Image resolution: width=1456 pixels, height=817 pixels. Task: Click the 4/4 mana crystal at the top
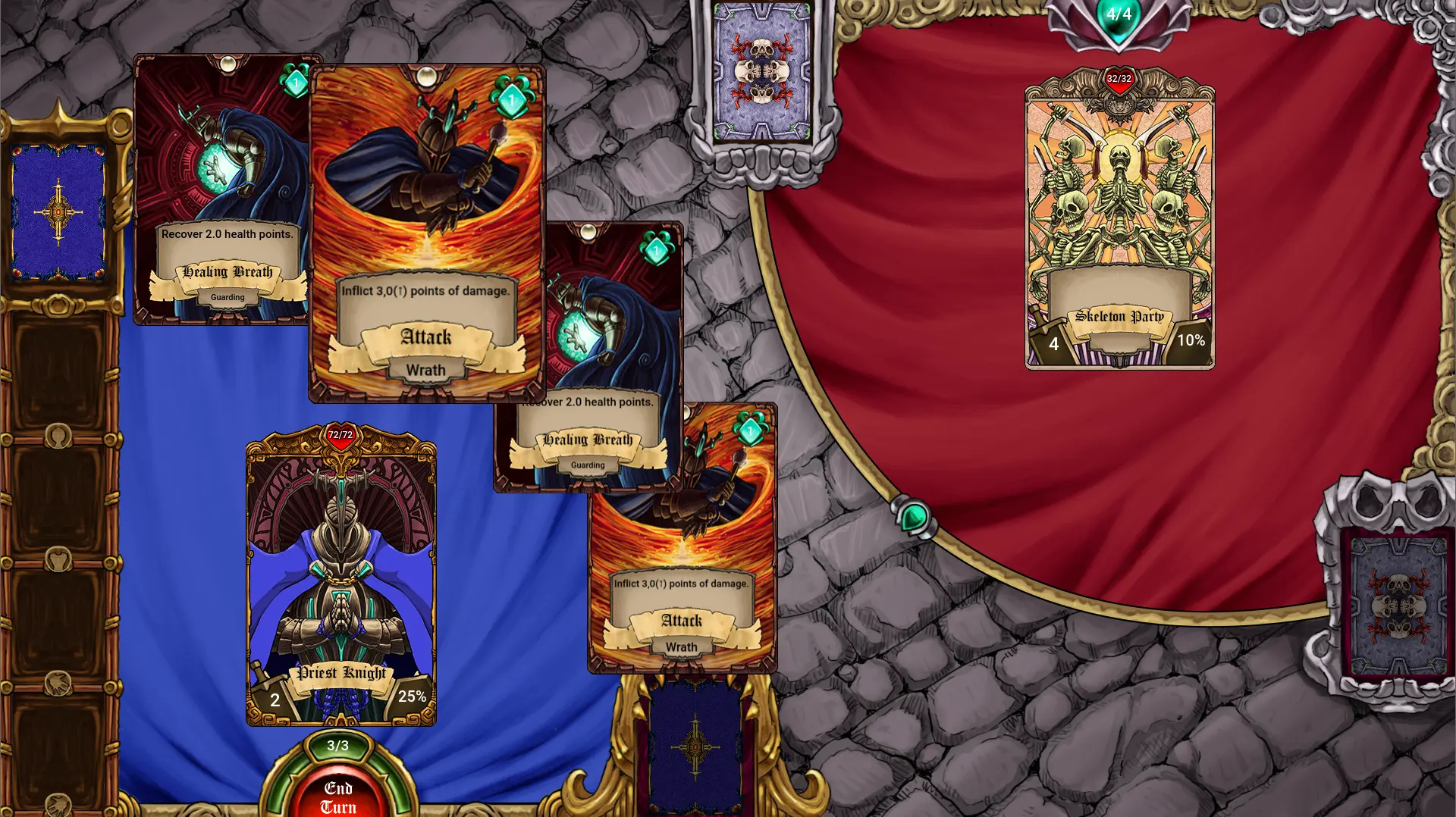pos(1120,13)
